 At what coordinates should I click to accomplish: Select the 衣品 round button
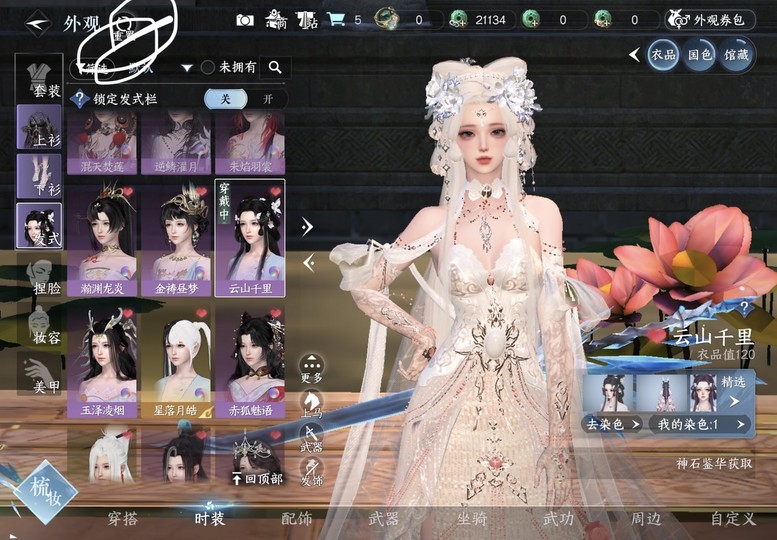coord(662,54)
